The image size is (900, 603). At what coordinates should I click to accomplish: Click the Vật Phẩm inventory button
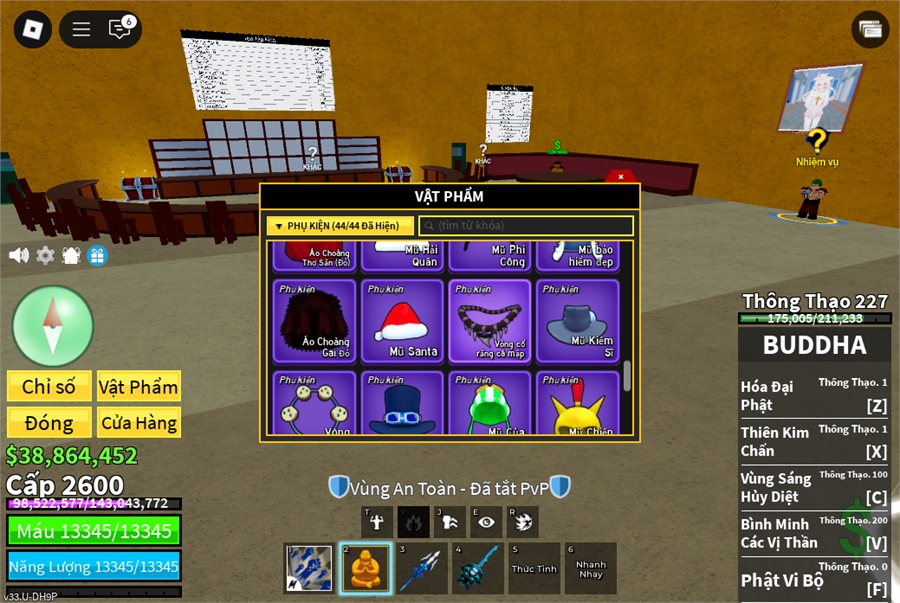tap(138, 387)
